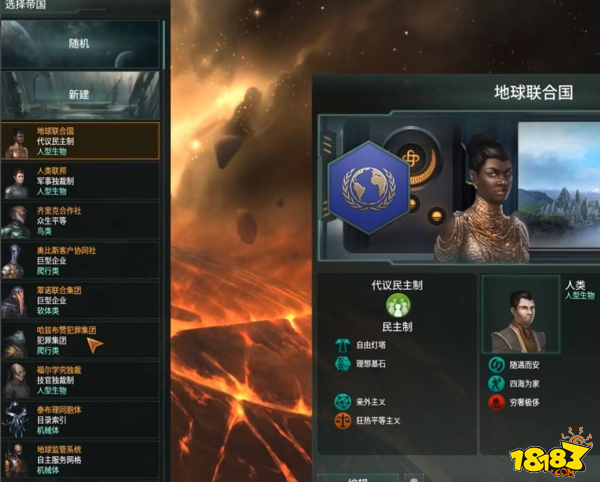Viewport: 600px width, 482px height.
Task: Click the 人类 species portrait
Action: coord(521,315)
